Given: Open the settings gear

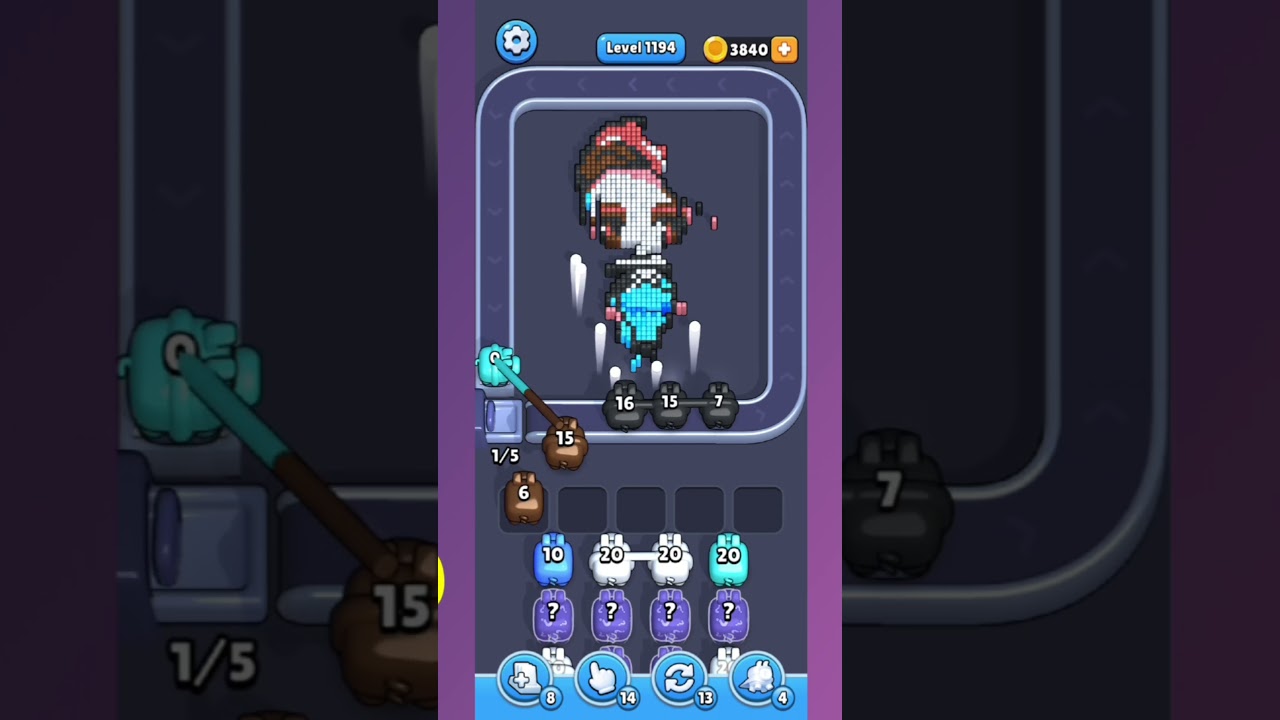Looking at the screenshot, I should tap(517, 41).
